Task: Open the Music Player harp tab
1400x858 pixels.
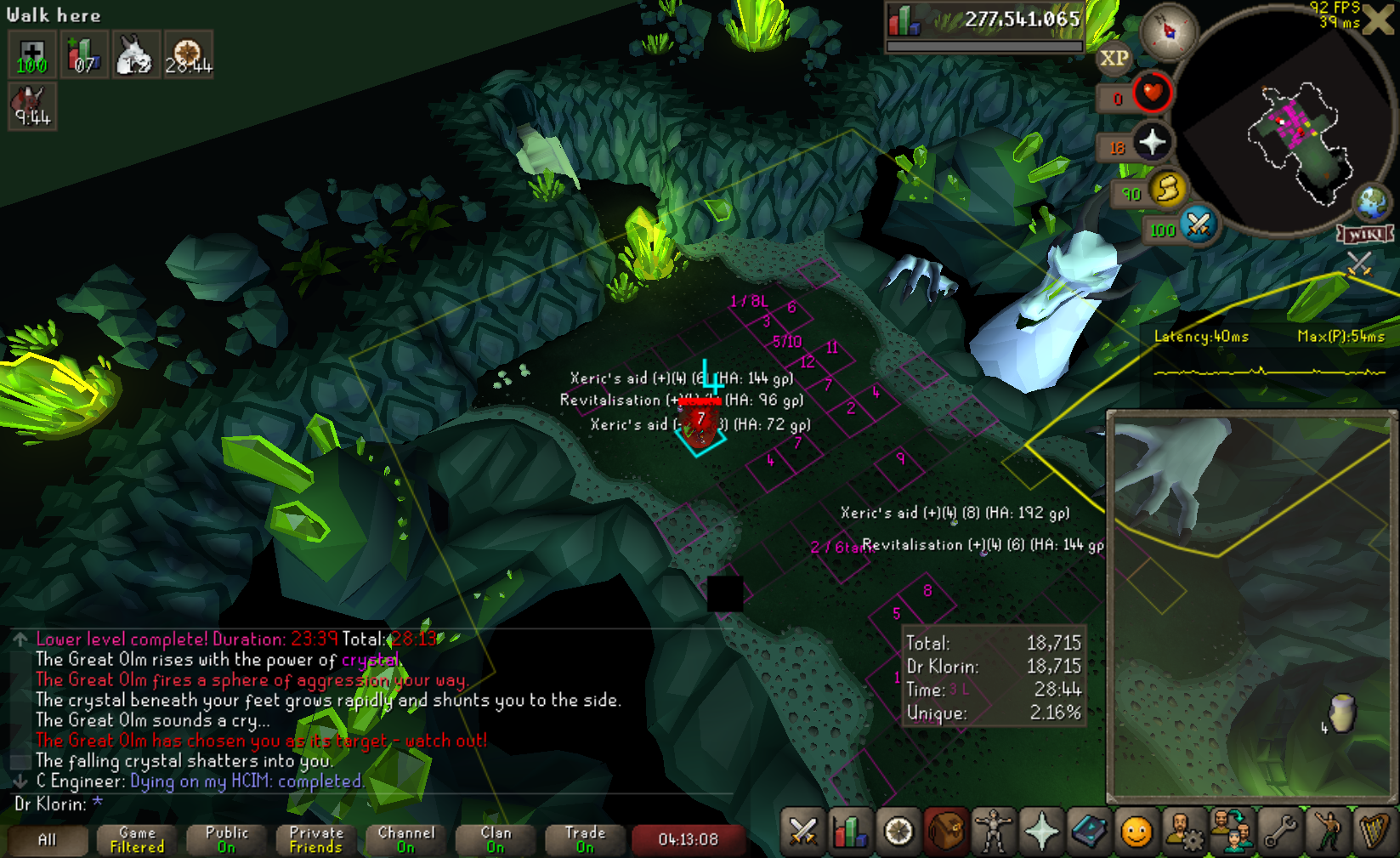Action: 1374,831
